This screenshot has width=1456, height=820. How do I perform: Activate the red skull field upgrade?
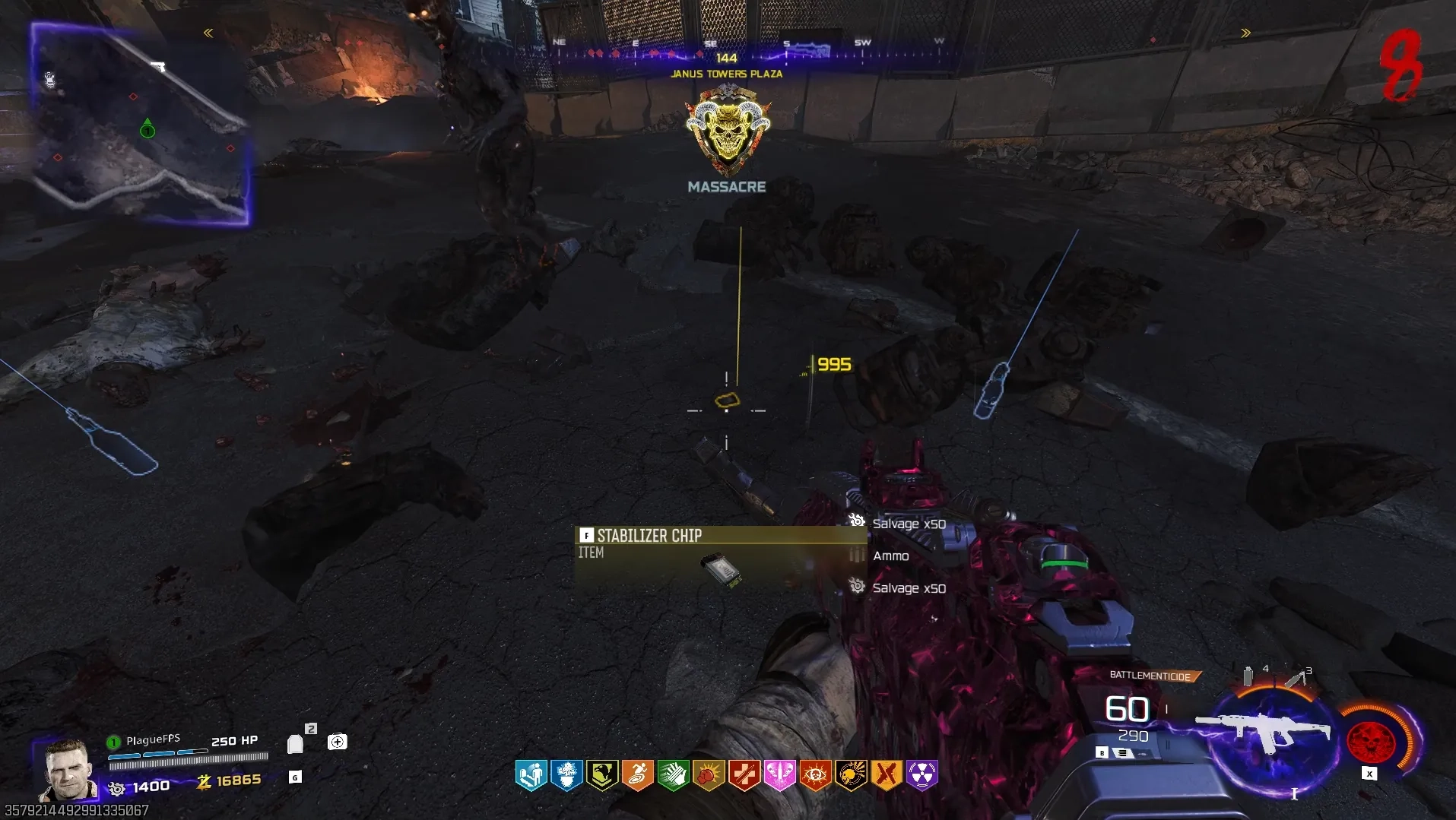click(x=1371, y=740)
